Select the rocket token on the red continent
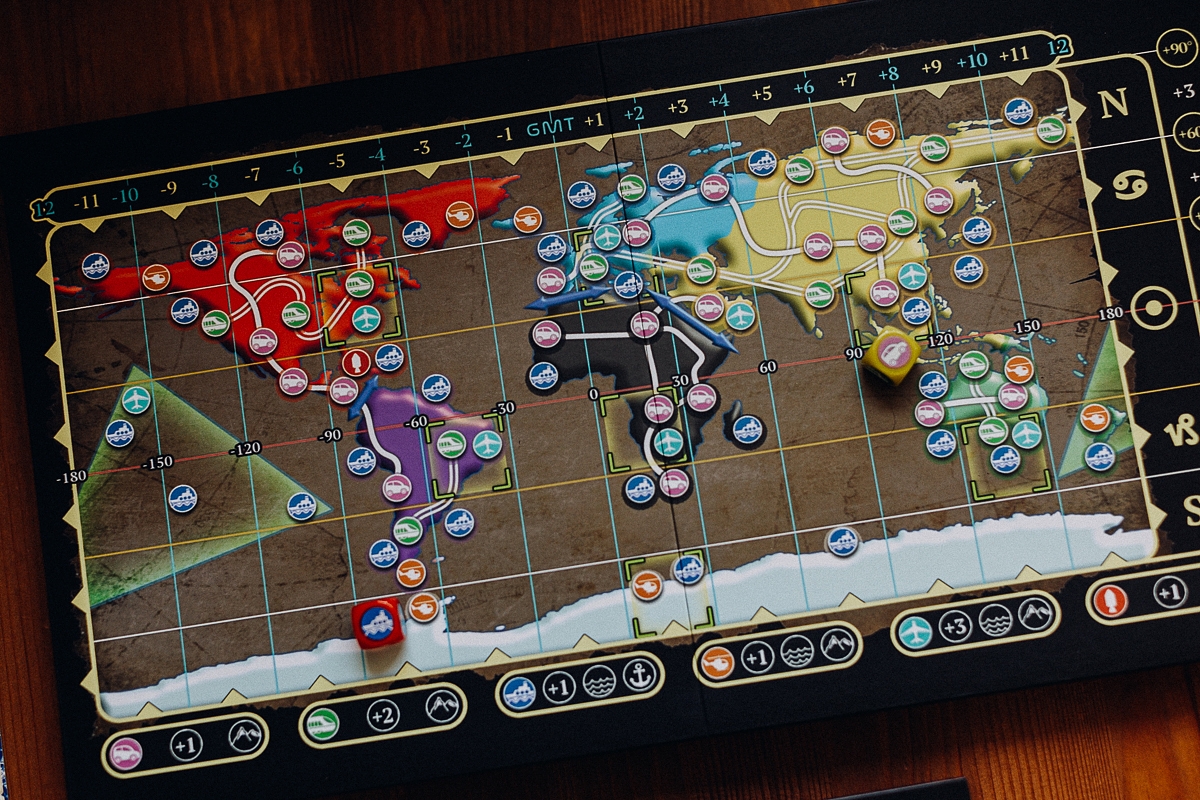 tap(356, 362)
